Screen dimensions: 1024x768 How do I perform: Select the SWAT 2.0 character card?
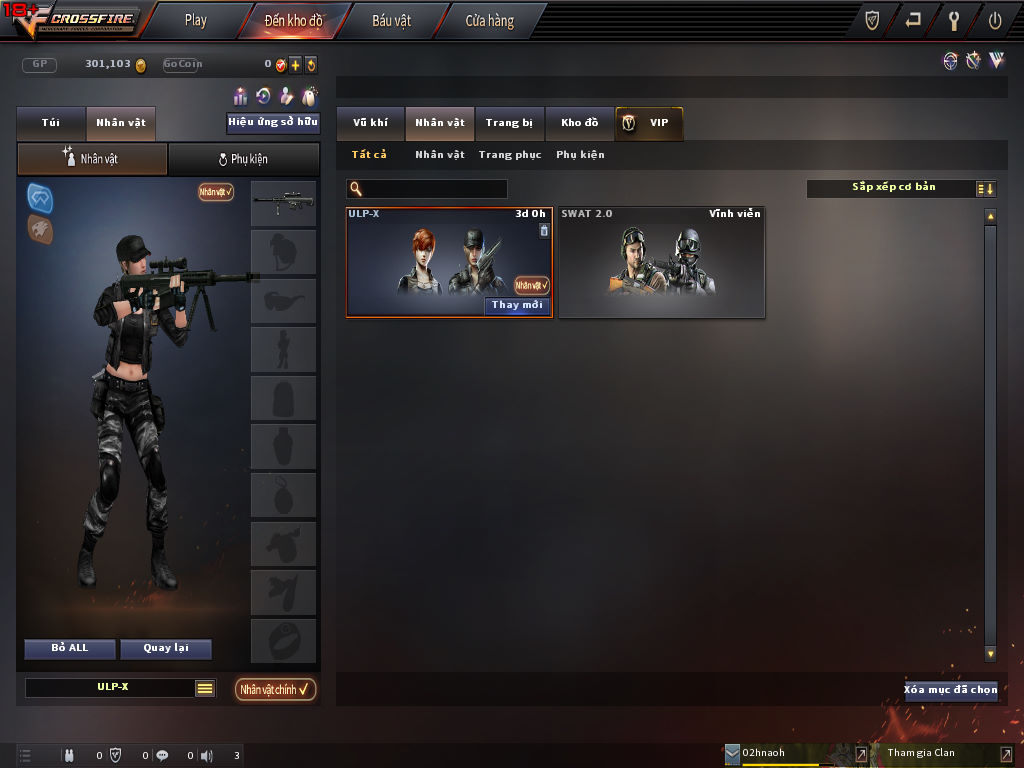(x=661, y=264)
